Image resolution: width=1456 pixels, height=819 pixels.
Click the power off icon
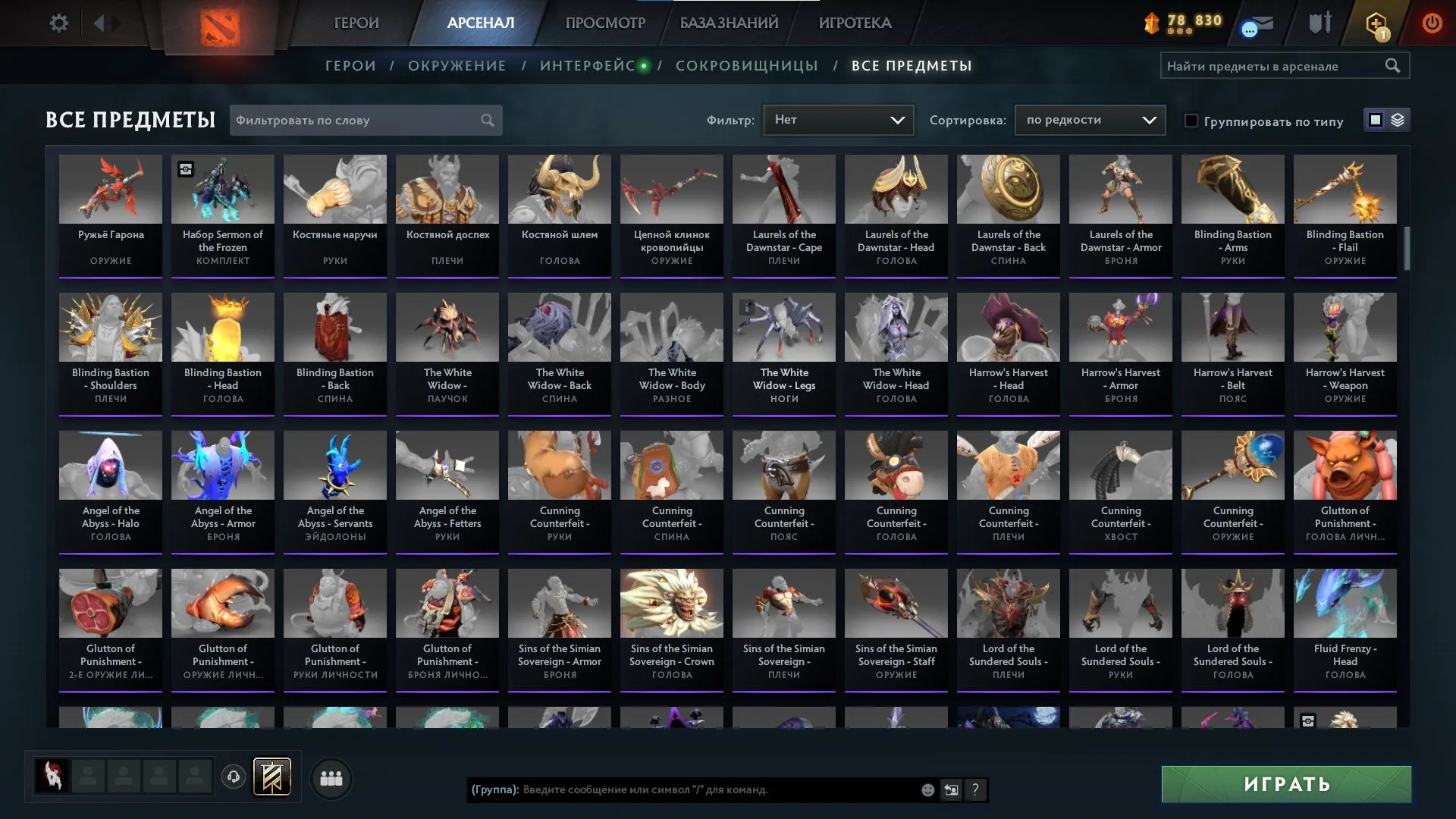[x=1432, y=23]
